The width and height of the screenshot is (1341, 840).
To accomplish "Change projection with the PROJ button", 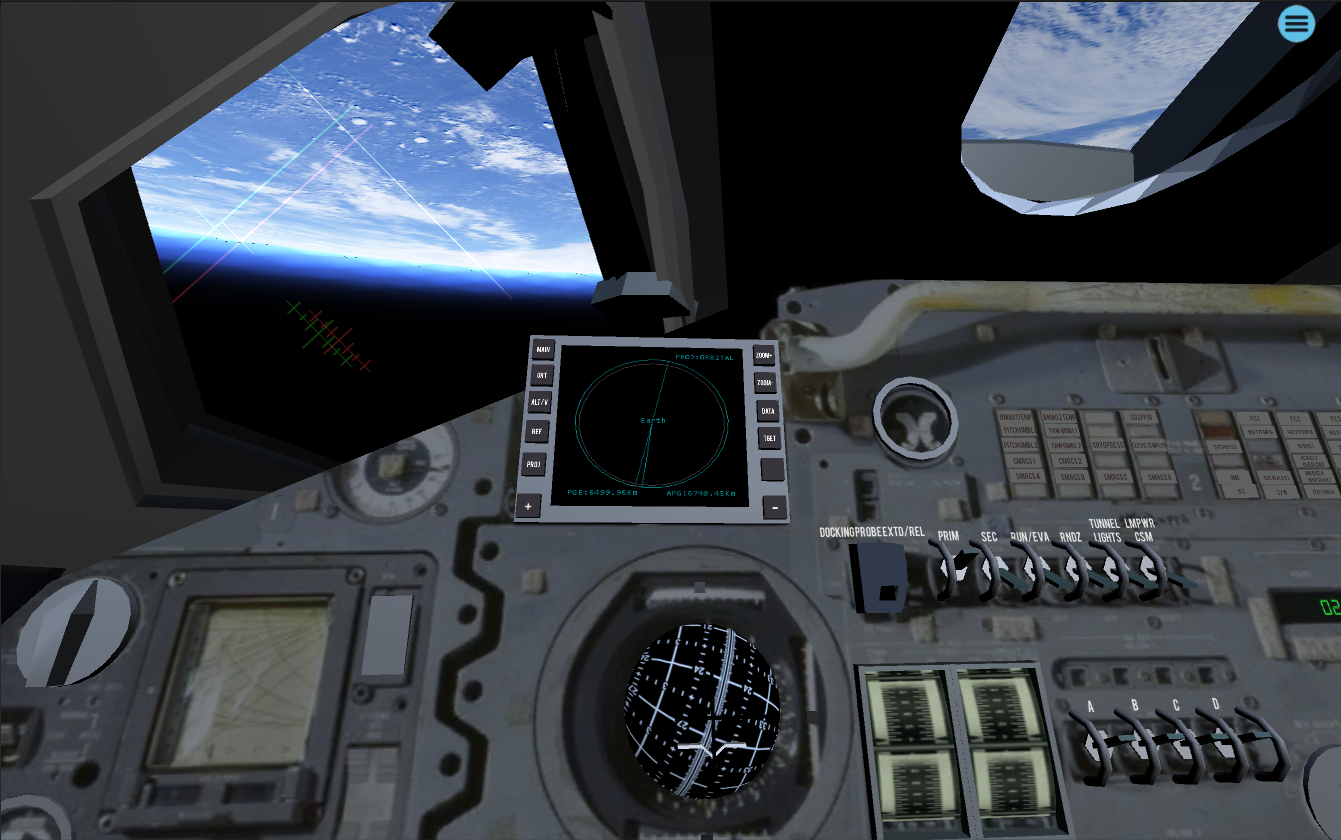I will [x=534, y=464].
